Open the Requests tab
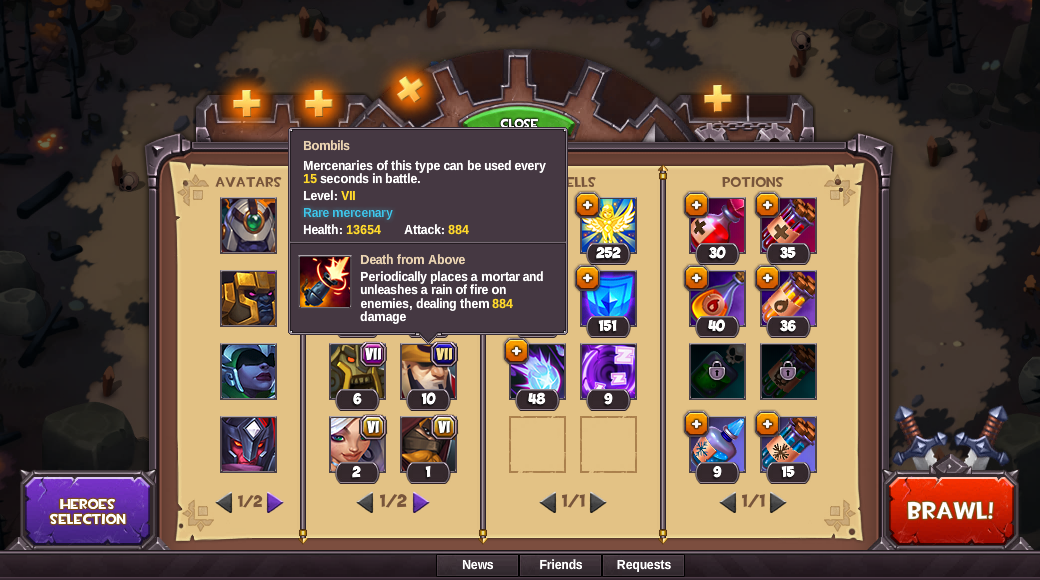1040x580 pixels. pyautogui.click(x=643, y=565)
